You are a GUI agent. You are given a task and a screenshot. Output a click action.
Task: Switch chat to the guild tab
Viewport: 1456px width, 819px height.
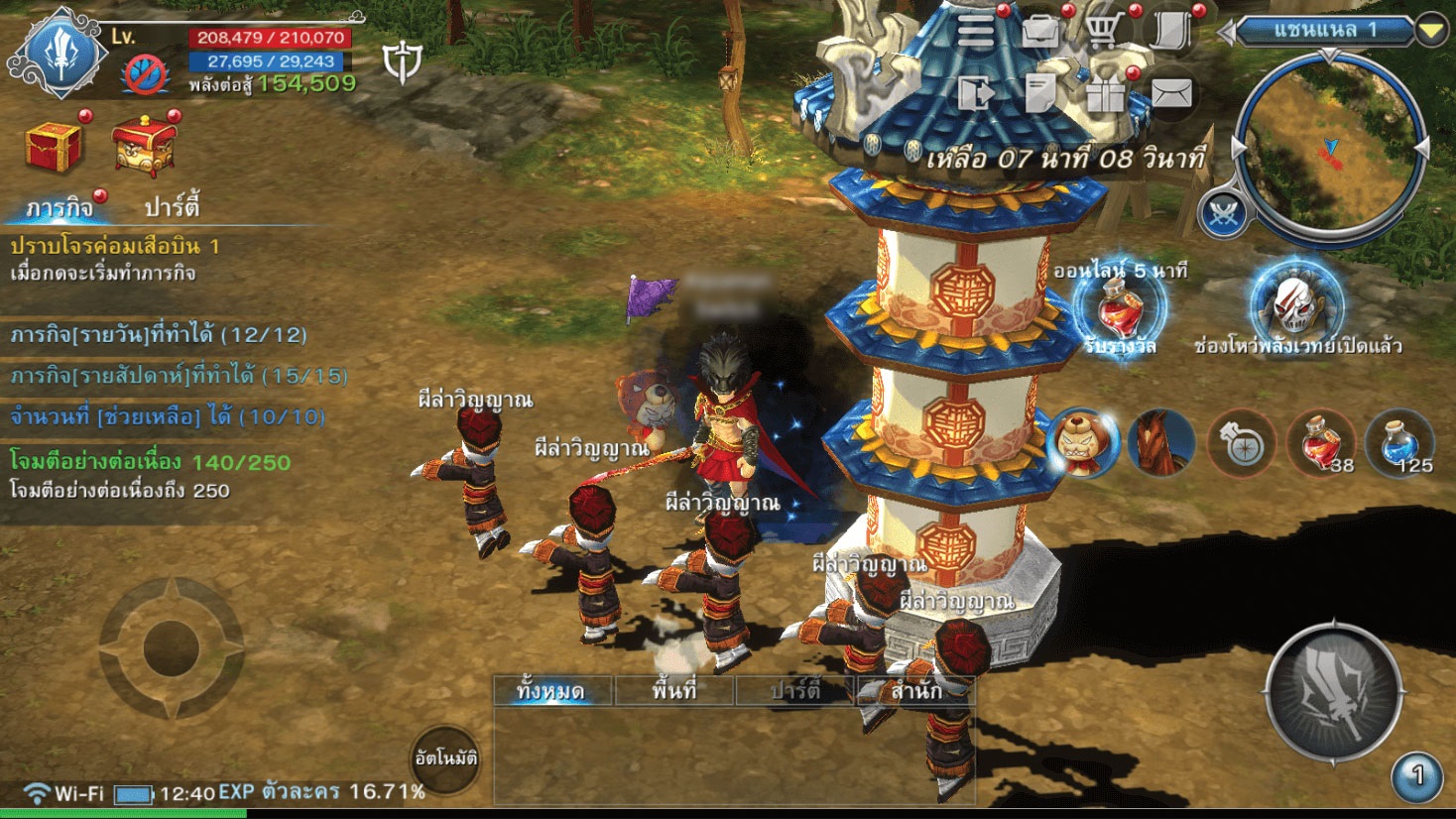point(914,691)
